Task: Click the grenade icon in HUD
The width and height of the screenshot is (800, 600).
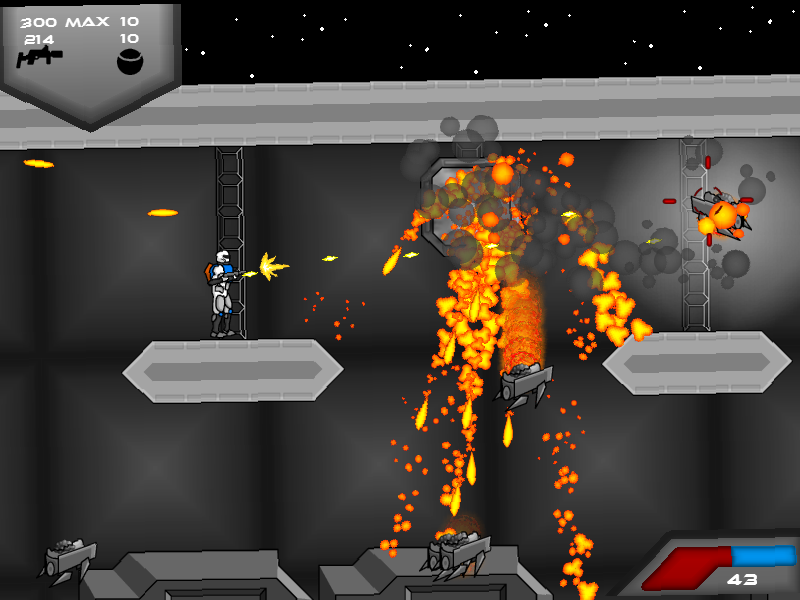Action: tap(130, 62)
